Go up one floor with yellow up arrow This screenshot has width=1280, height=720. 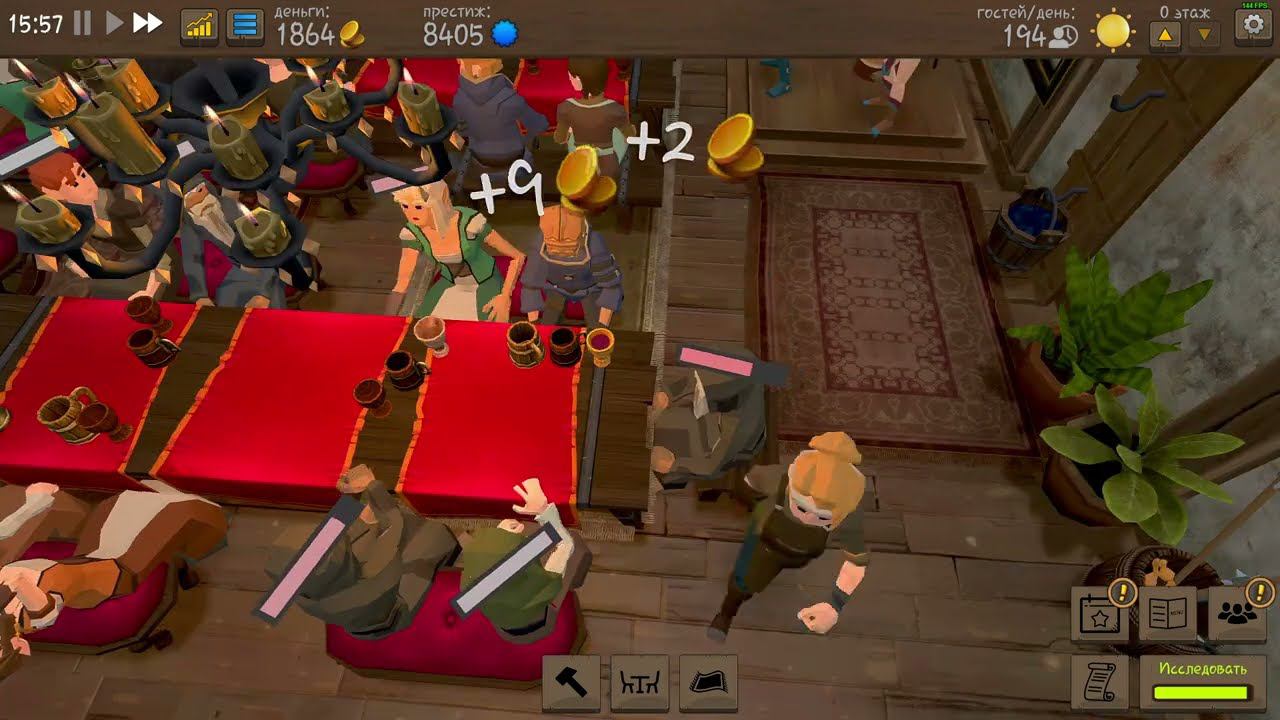pyautogui.click(x=1166, y=31)
